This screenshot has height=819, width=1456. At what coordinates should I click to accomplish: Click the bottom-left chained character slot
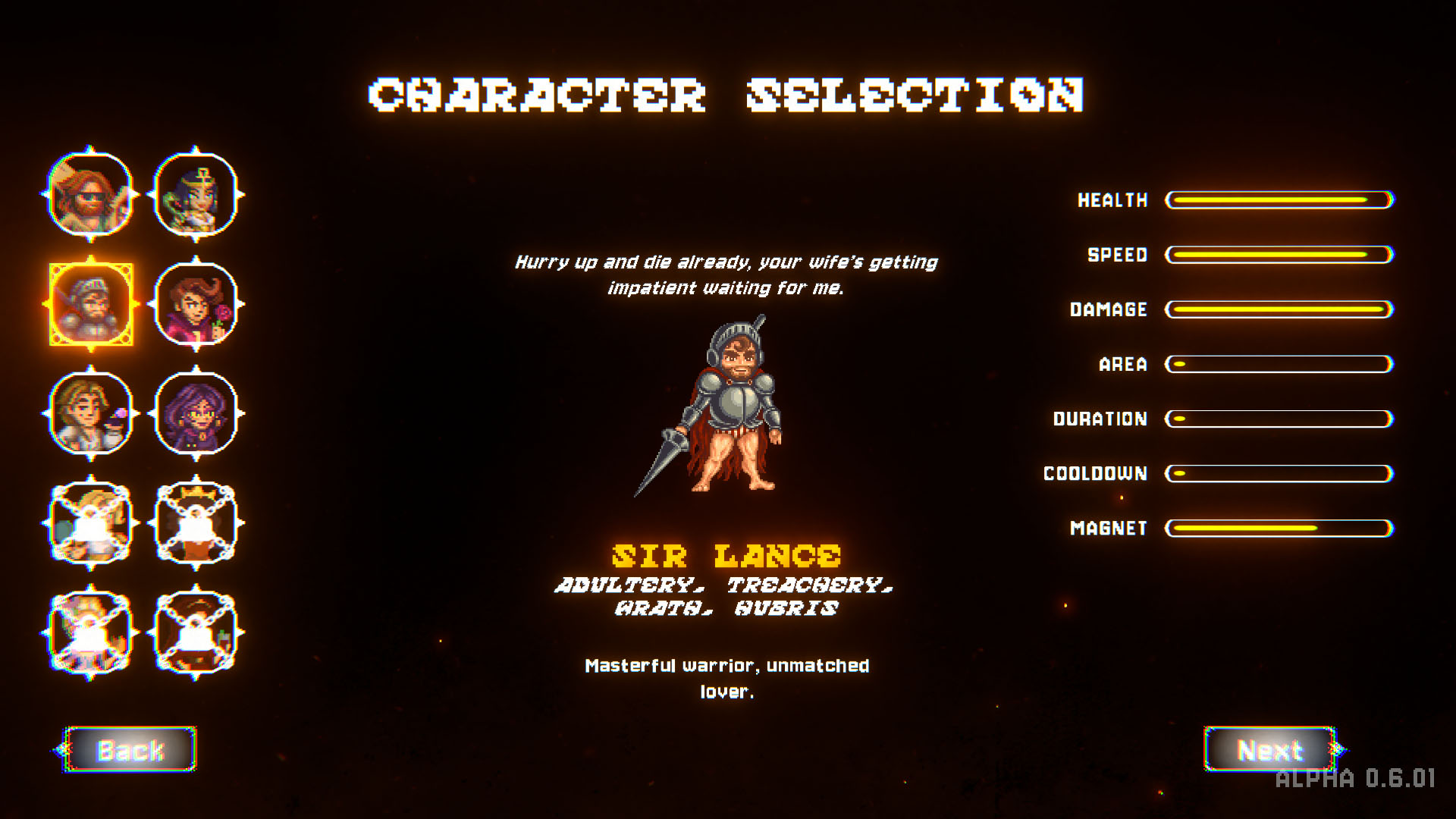pos(91,629)
